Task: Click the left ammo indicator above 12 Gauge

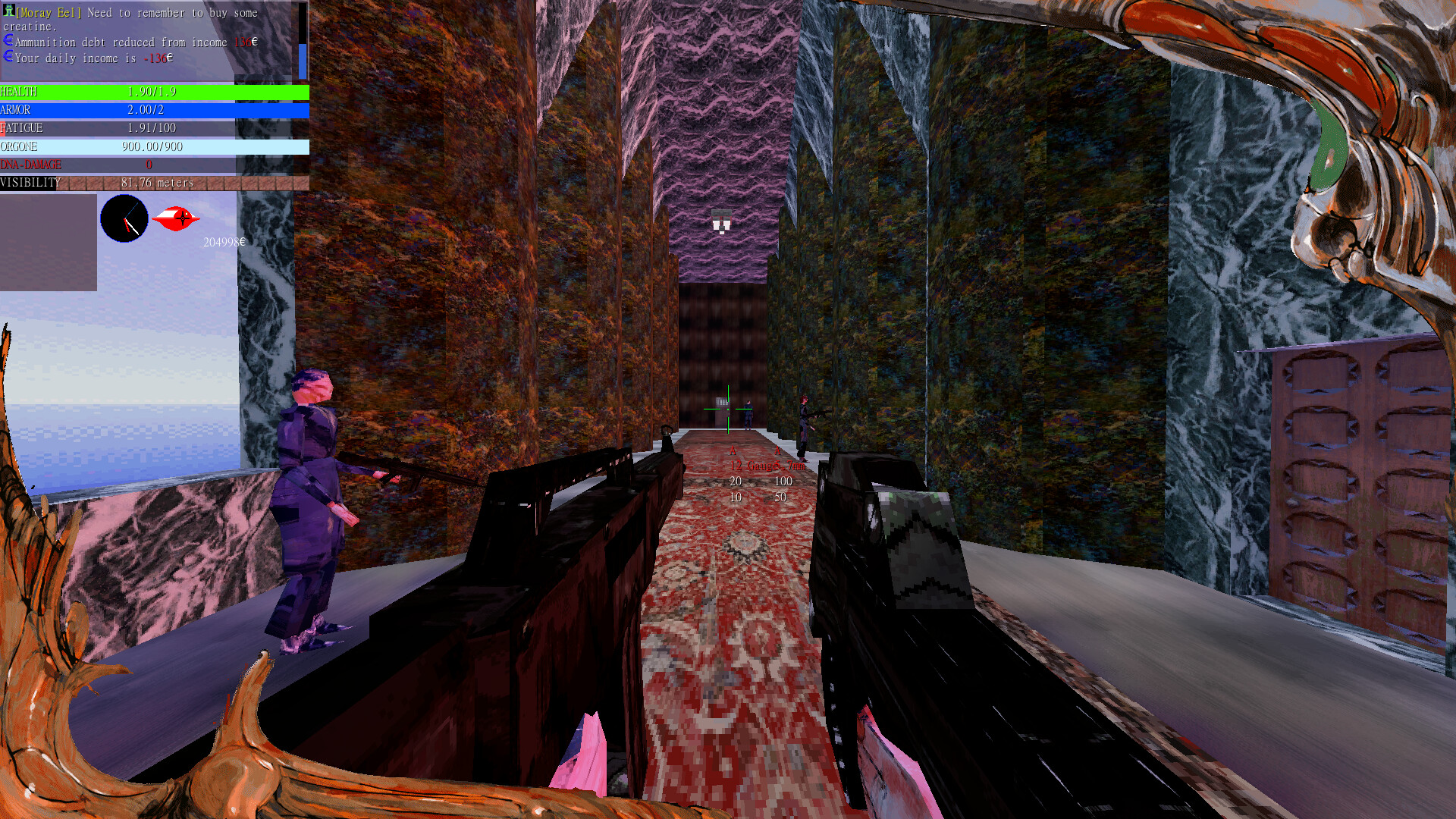Action: pyautogui.click(x=732, y=449)
